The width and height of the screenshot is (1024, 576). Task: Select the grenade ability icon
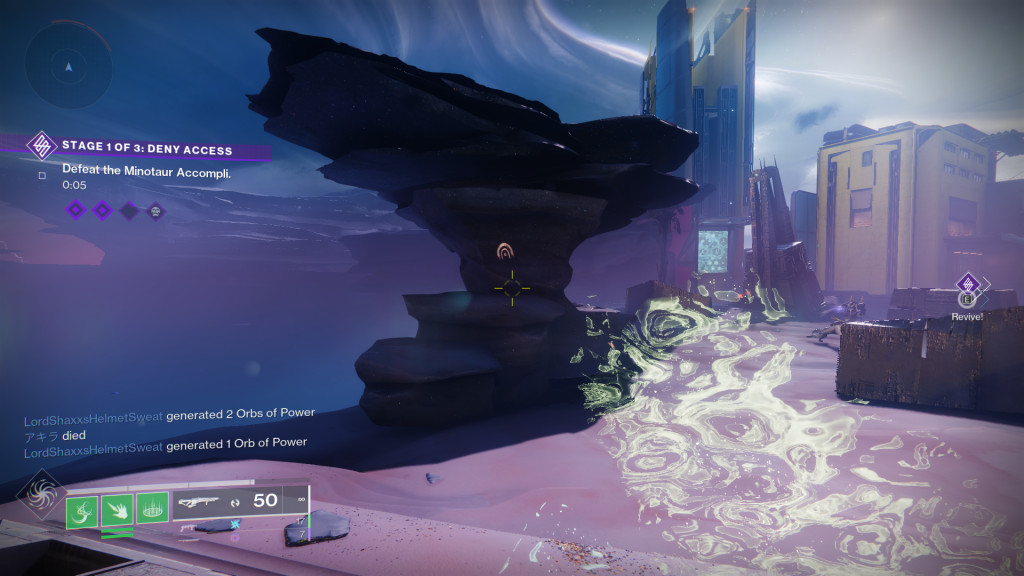pos(84,511)
